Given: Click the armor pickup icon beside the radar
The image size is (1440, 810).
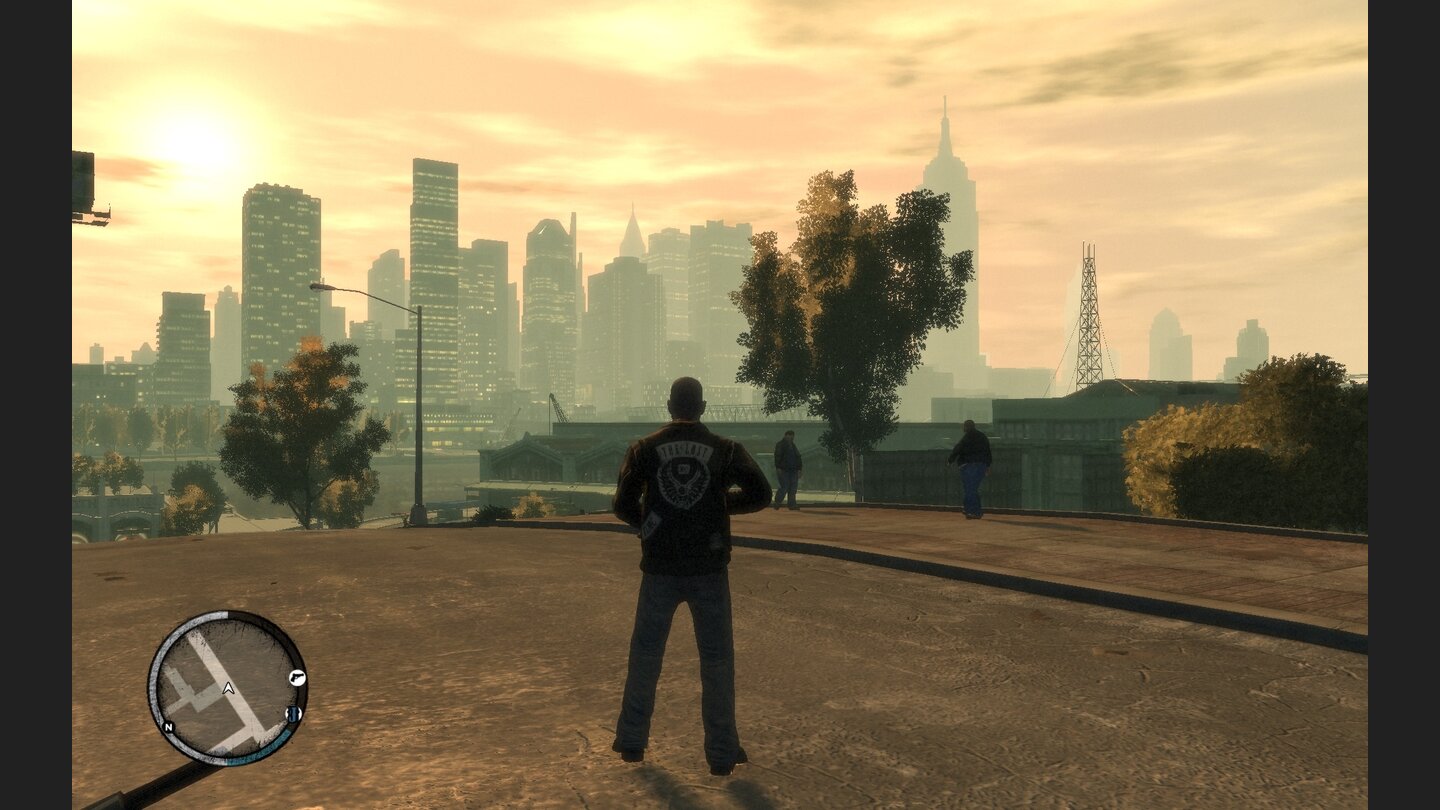Looking at the screenshot, I should click(292, 713).
